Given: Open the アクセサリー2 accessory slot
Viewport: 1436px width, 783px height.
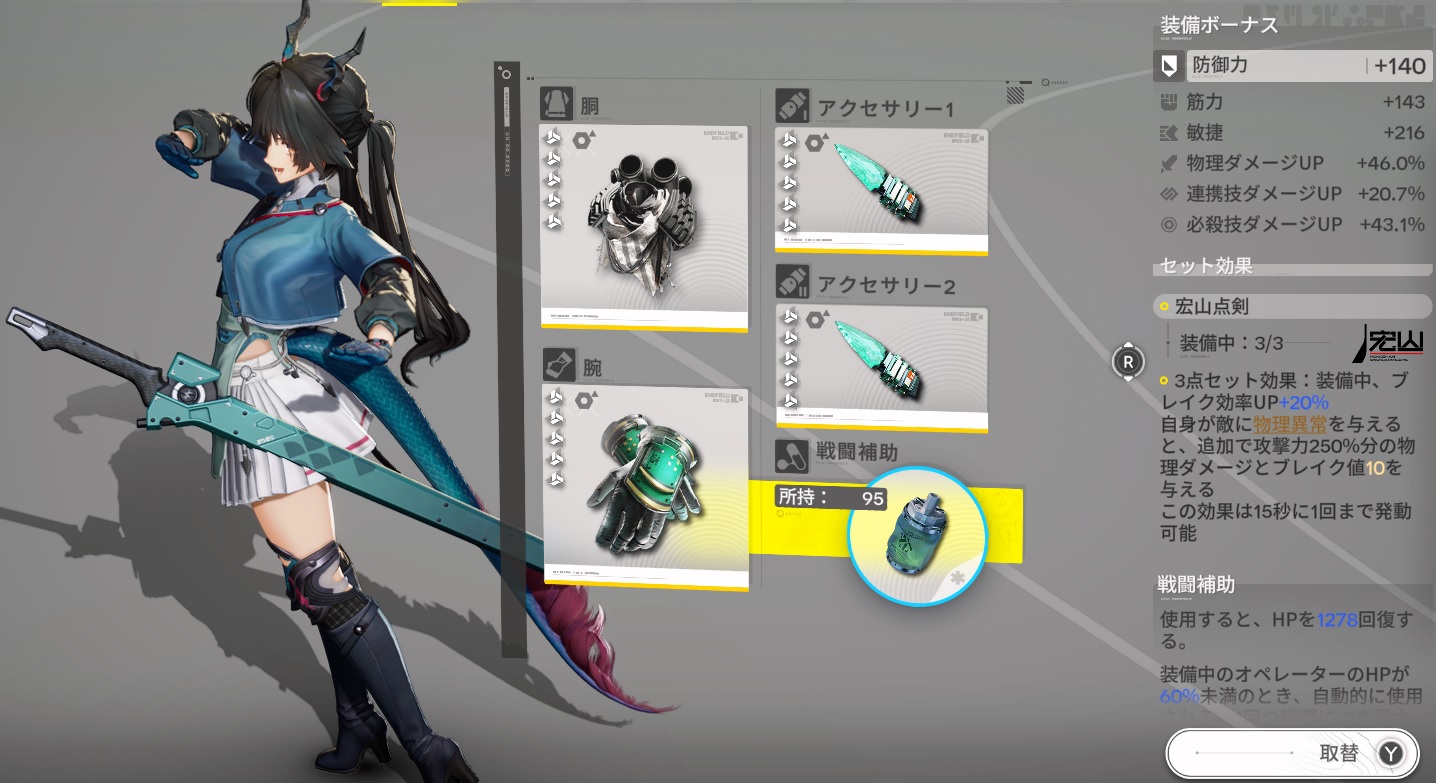Looking at the screenshot, I should tap(881, 368).
